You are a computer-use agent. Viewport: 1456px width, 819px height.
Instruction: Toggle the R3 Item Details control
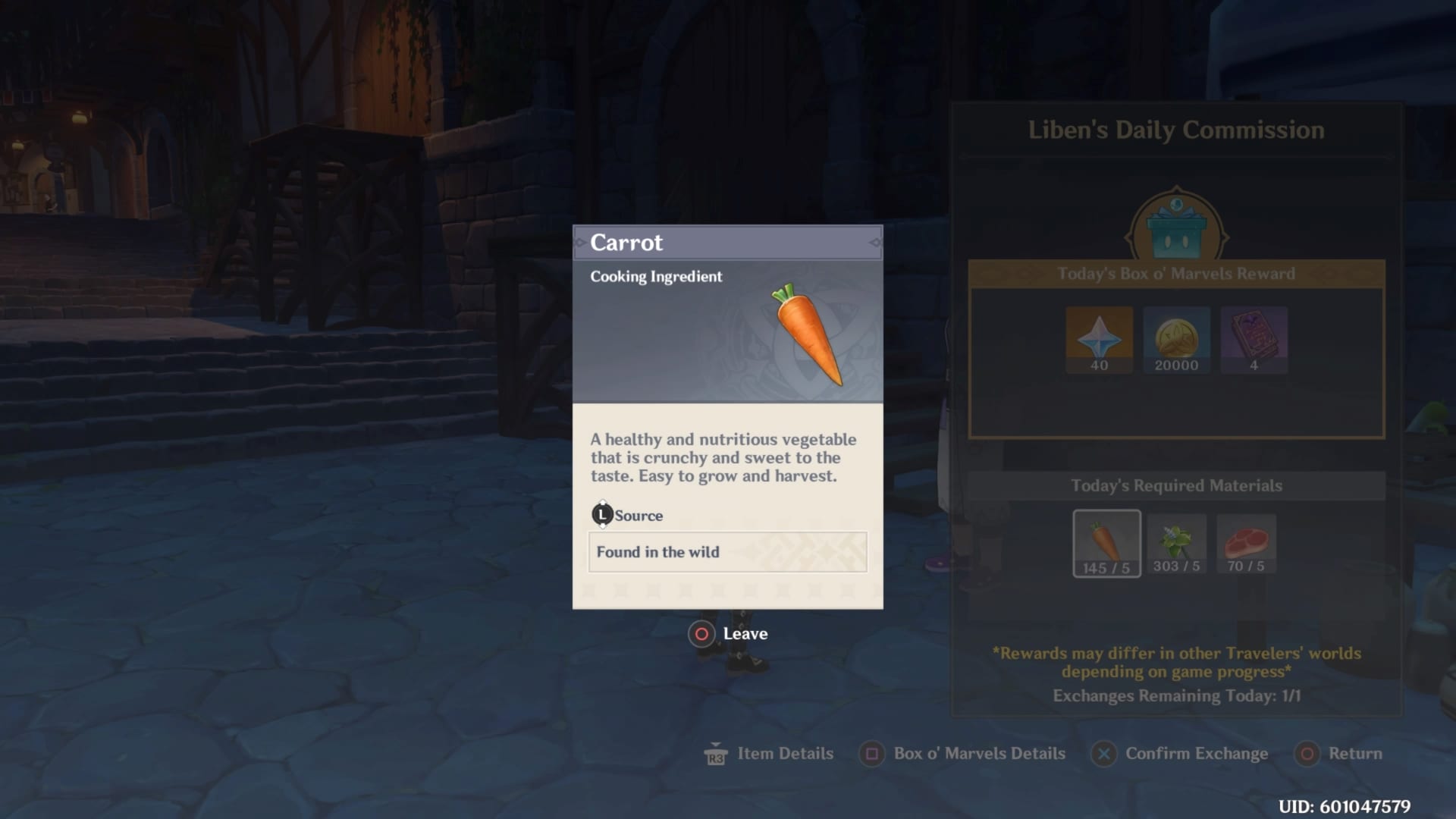pyautogui.click(x=768, y=754)
